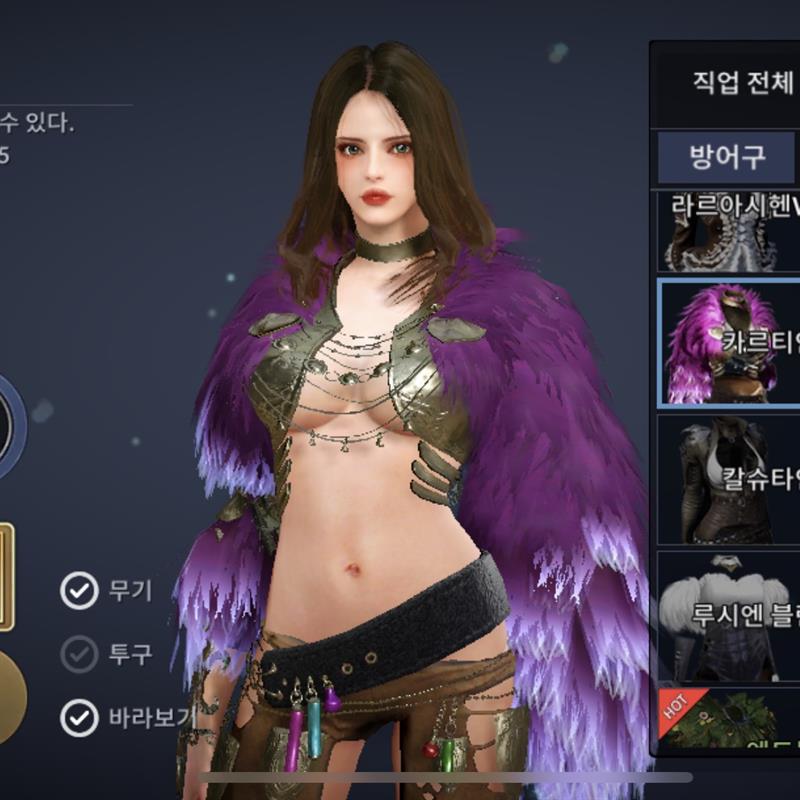The width and height of the screenshot is (800, 800).
Task: Switch to the 방어구 tab
Action: point(727,156)
